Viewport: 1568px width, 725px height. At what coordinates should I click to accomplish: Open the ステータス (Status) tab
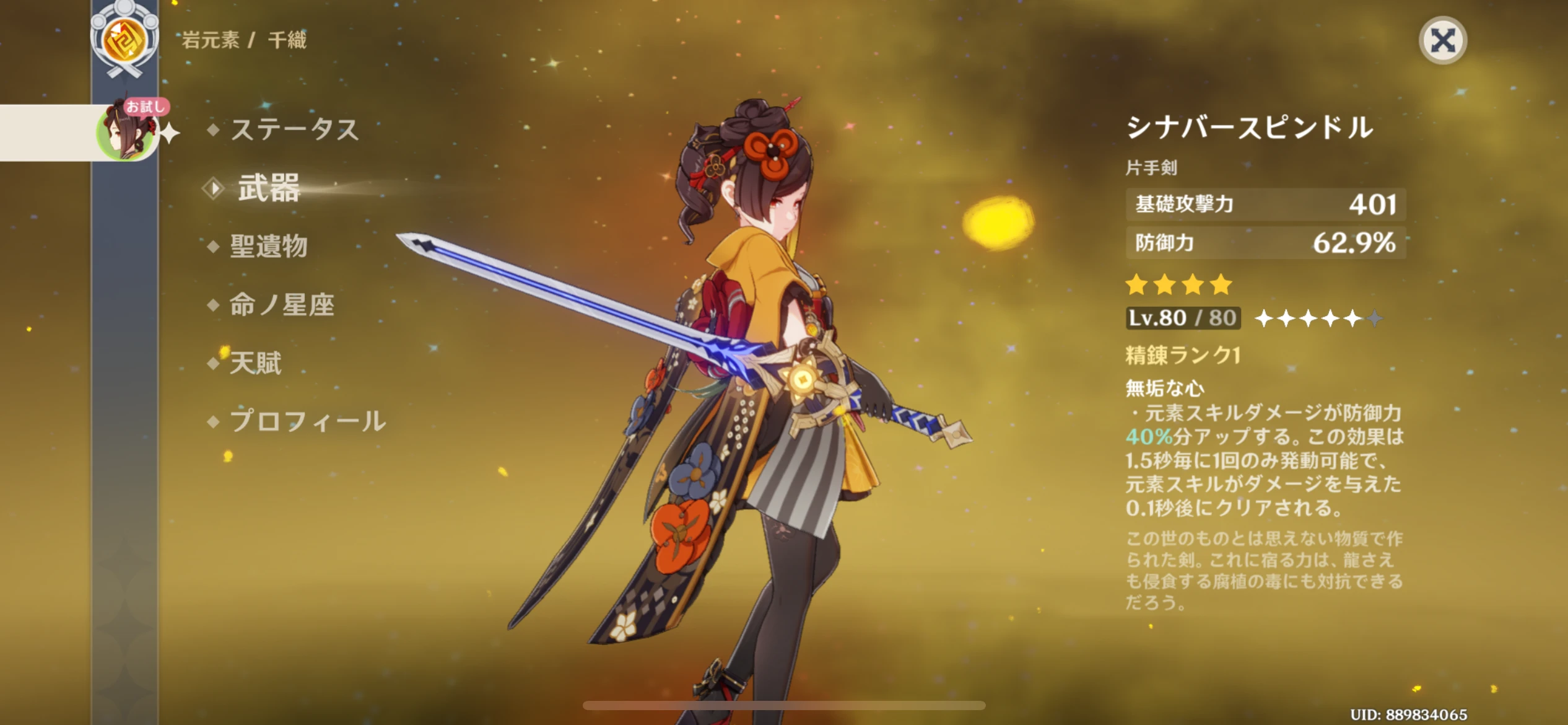click(x=294, y=130)
